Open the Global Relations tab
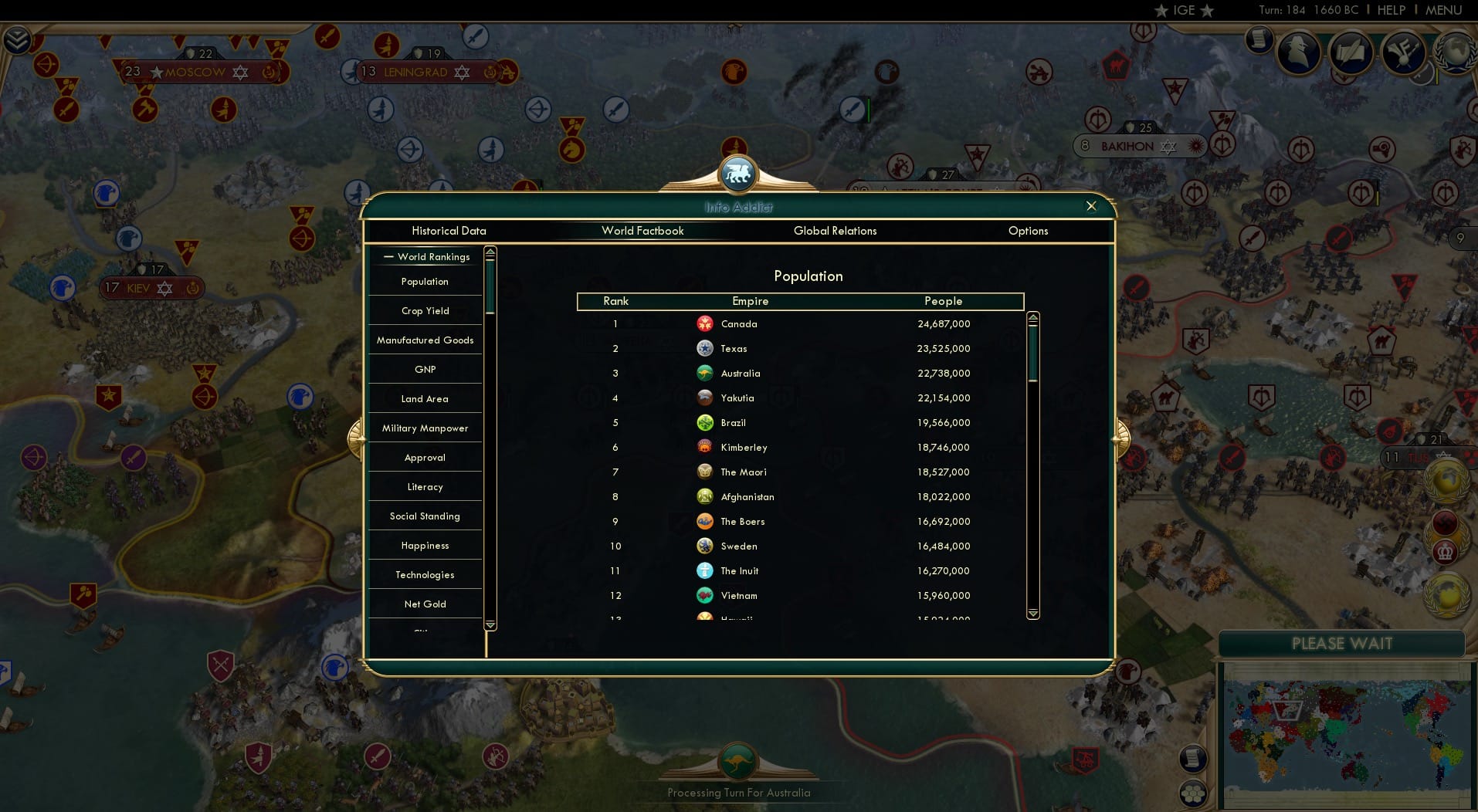Image resolution: width=1478 pixels, height=812 pixels. (x=835, y=231)
